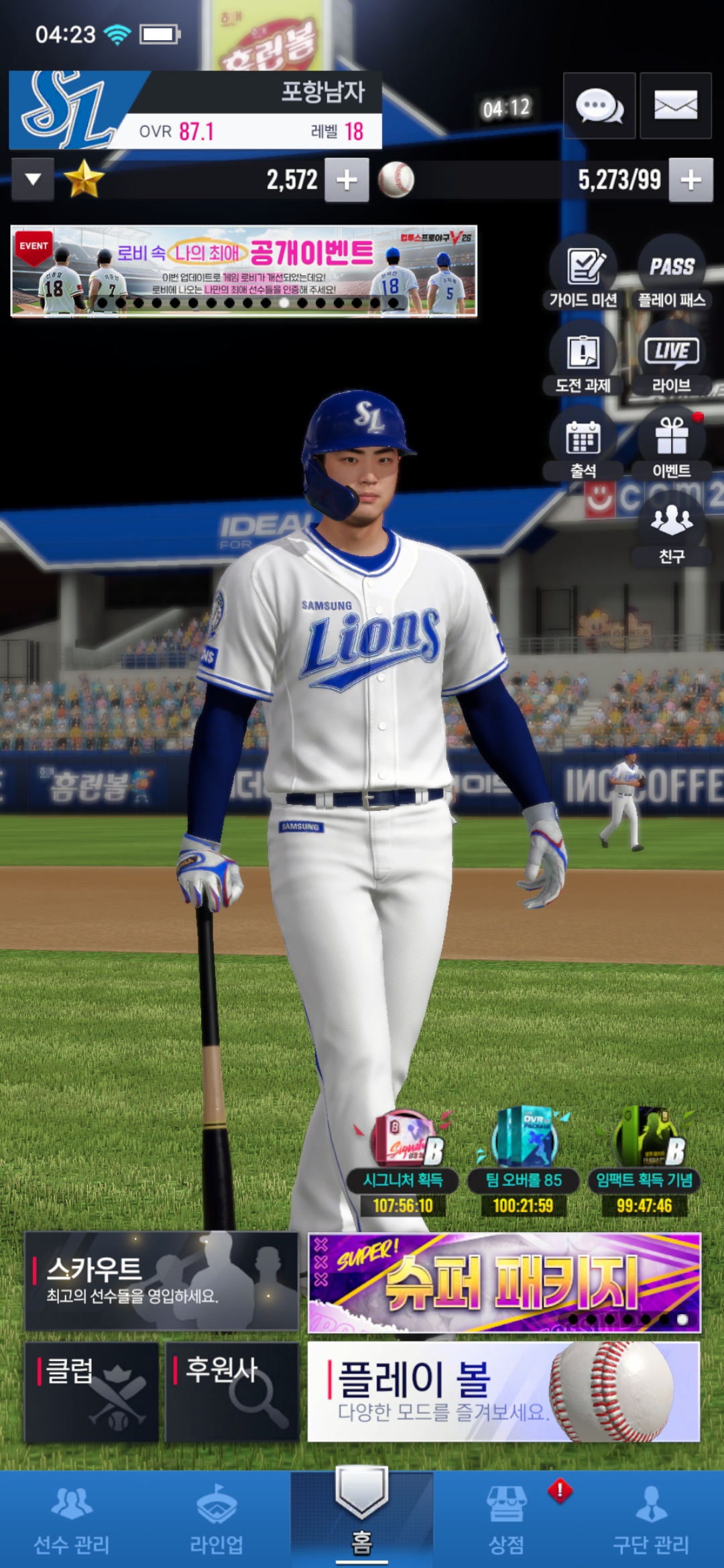This screenshot has width=724, height=1568.
Task: Open the chat speech bubble icon
Action: coord(599,106)
